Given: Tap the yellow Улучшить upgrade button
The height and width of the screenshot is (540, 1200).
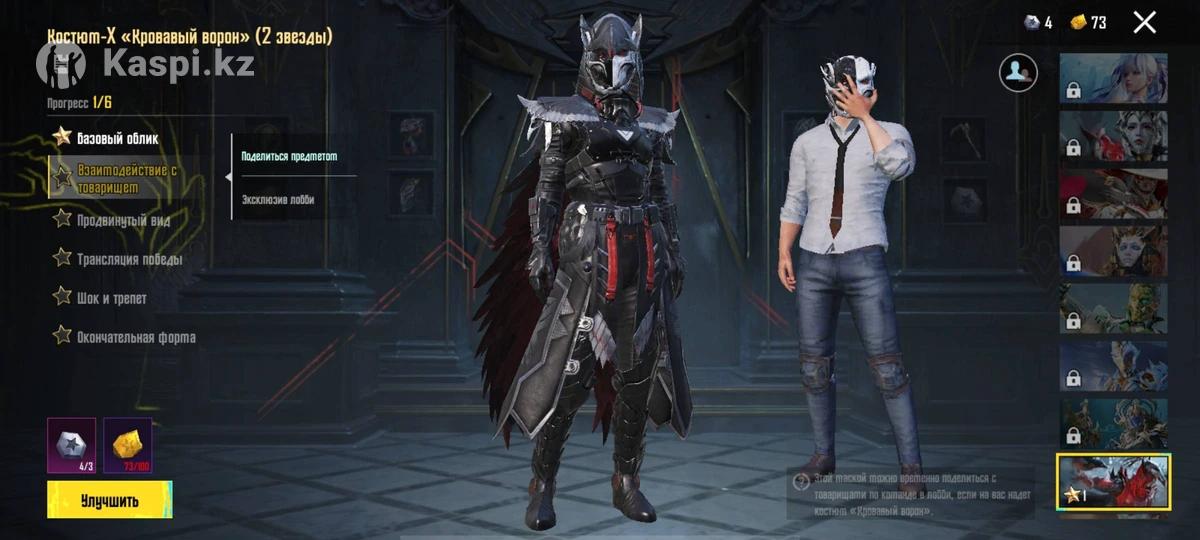Looking at the screenshot, I should 109,500.
